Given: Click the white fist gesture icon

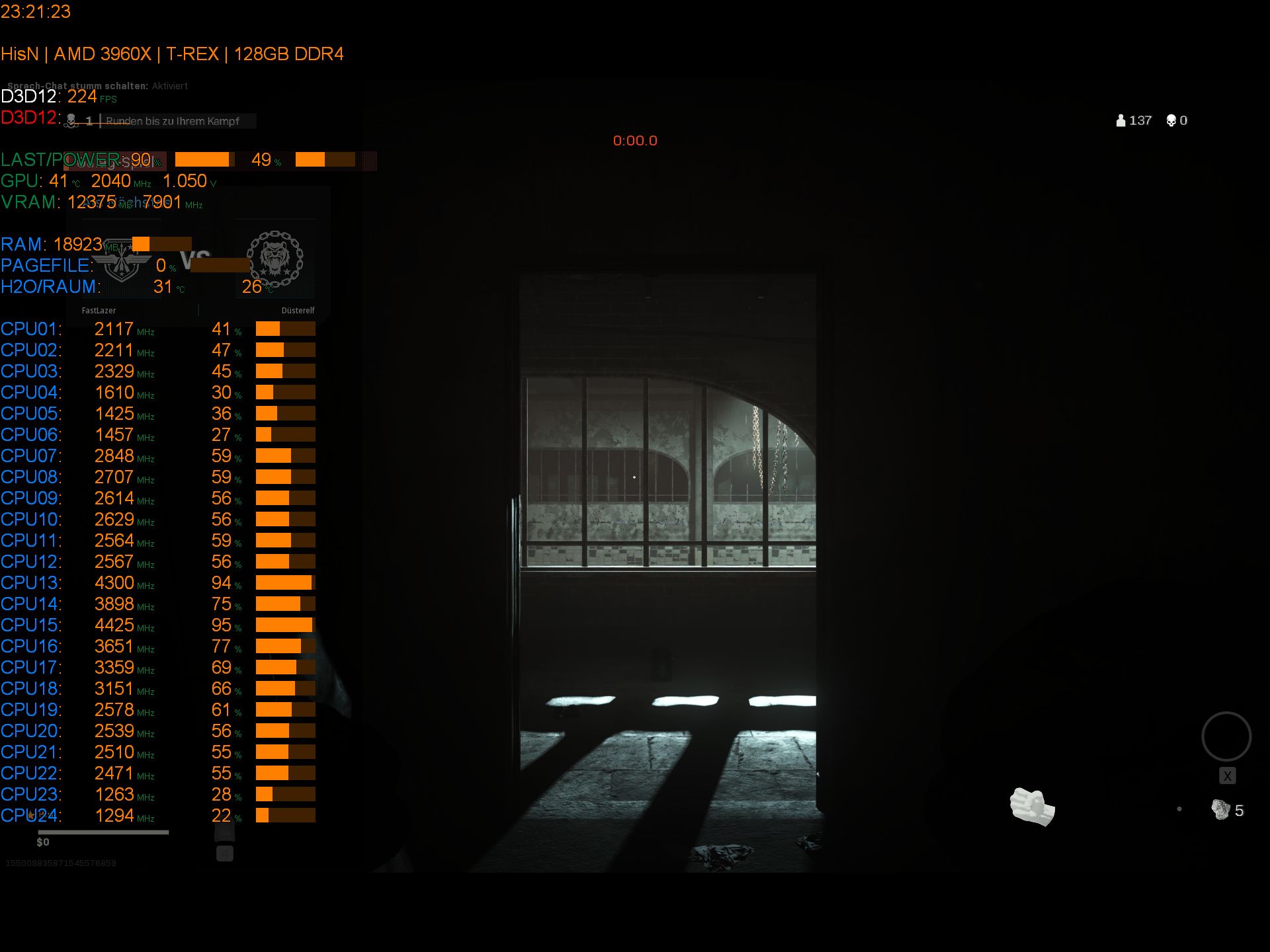Looking at the screenshot, I should point(1032,807).
